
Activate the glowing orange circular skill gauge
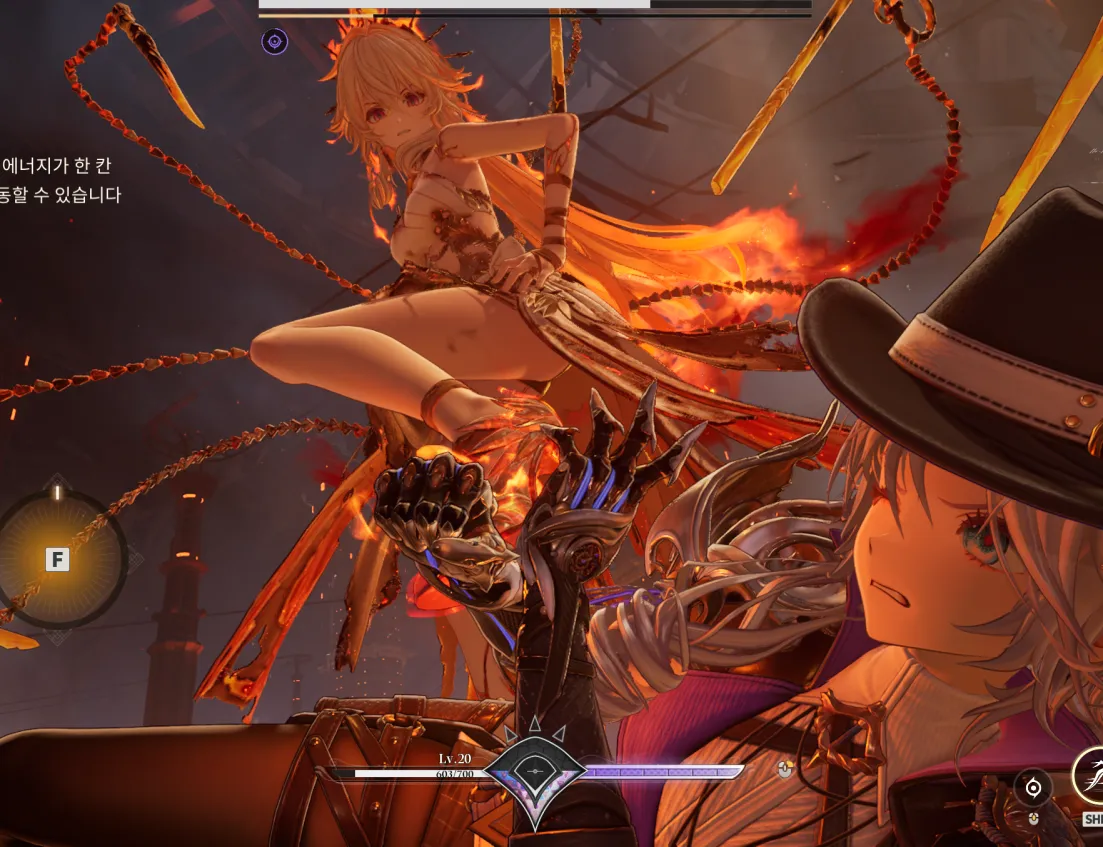(58, 559)
